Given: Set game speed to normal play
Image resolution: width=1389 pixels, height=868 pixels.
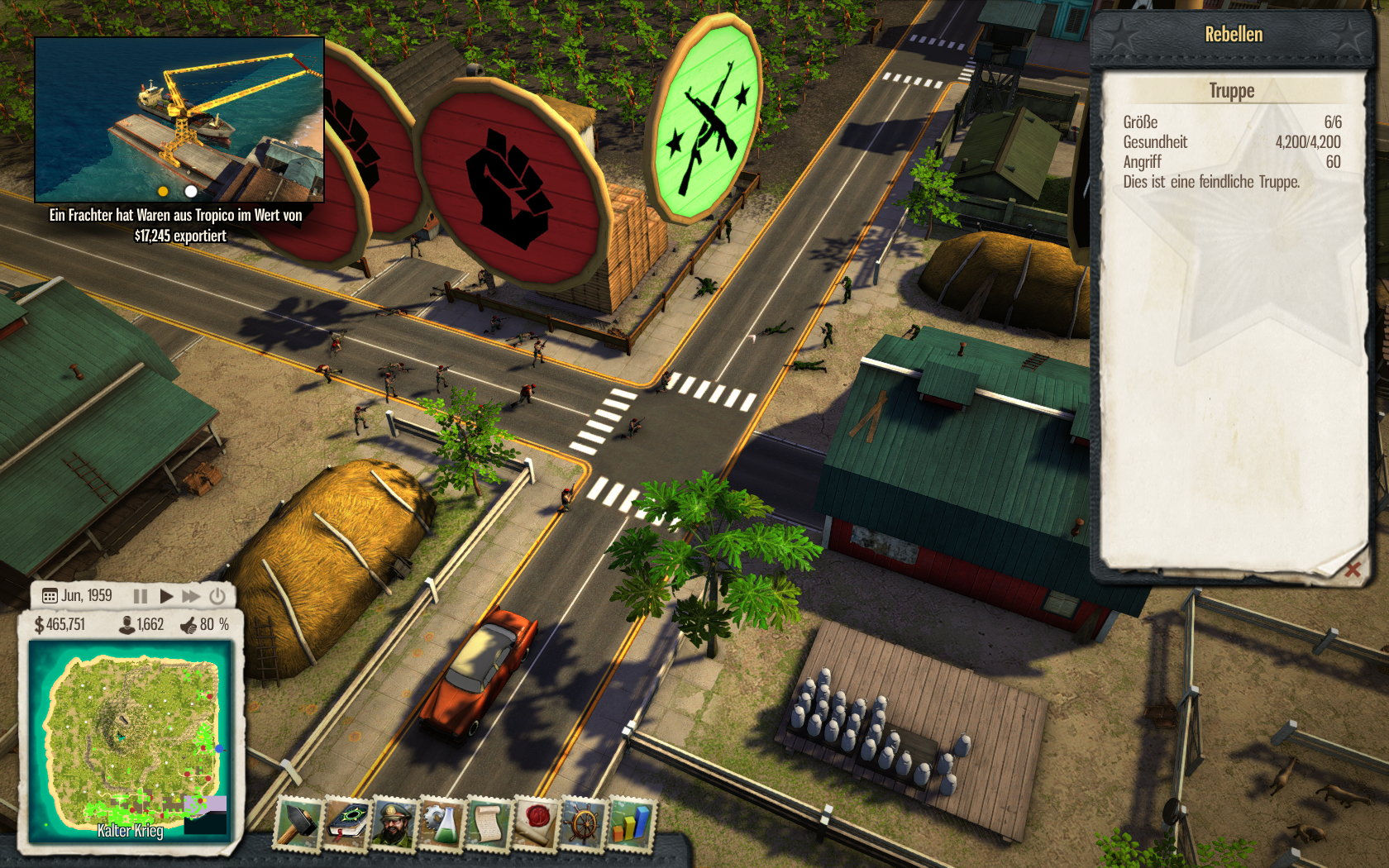Looking at the screenshot, I should click(166, 596).
